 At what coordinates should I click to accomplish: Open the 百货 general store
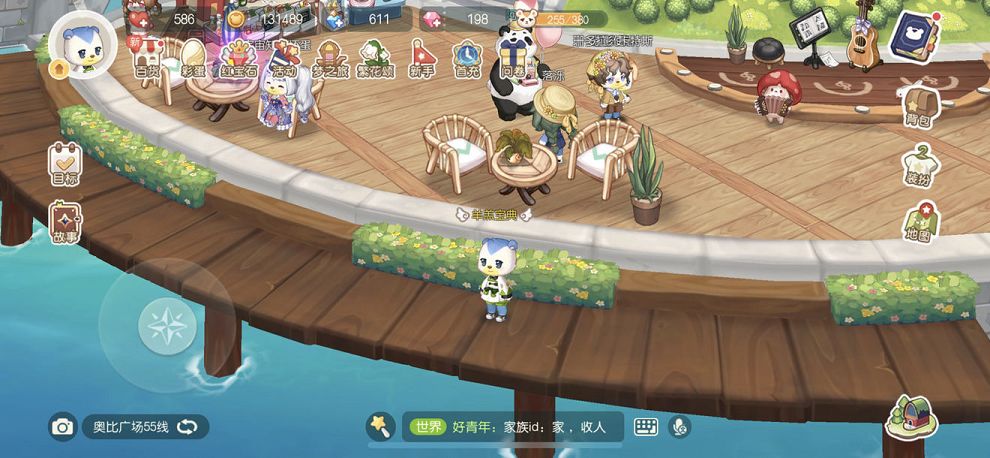147,59
